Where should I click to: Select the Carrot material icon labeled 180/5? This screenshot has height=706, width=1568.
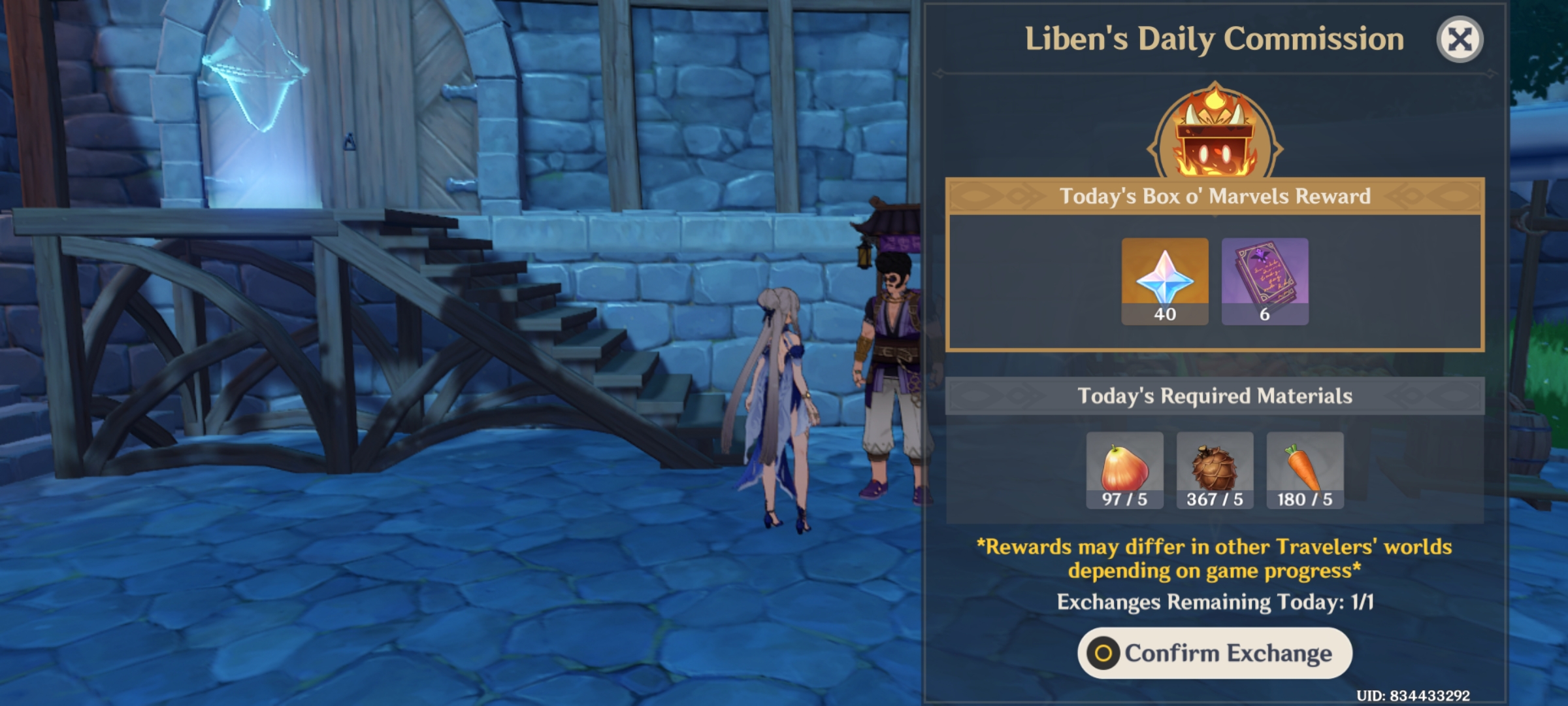pyautogui.click(x=1305, y=467)
